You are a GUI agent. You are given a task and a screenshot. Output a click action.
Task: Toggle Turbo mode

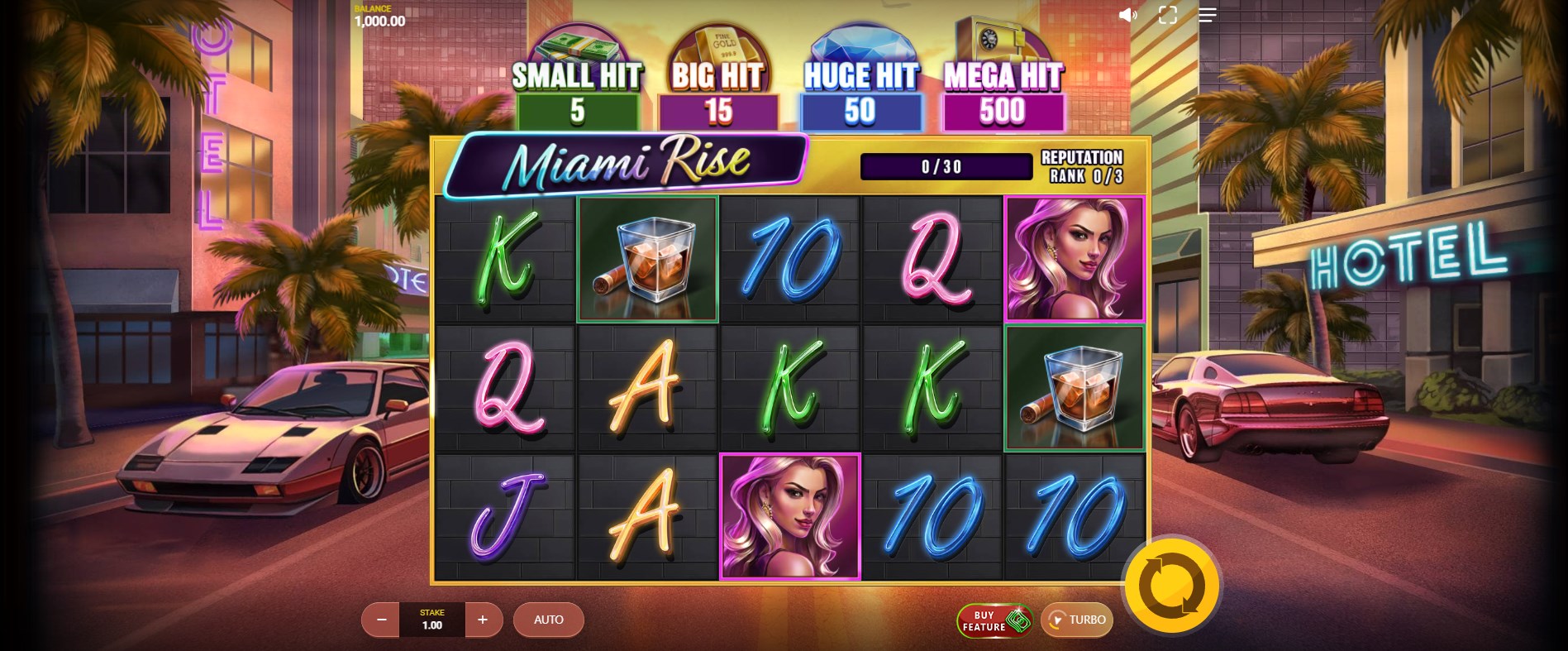tap(1076, 620)
